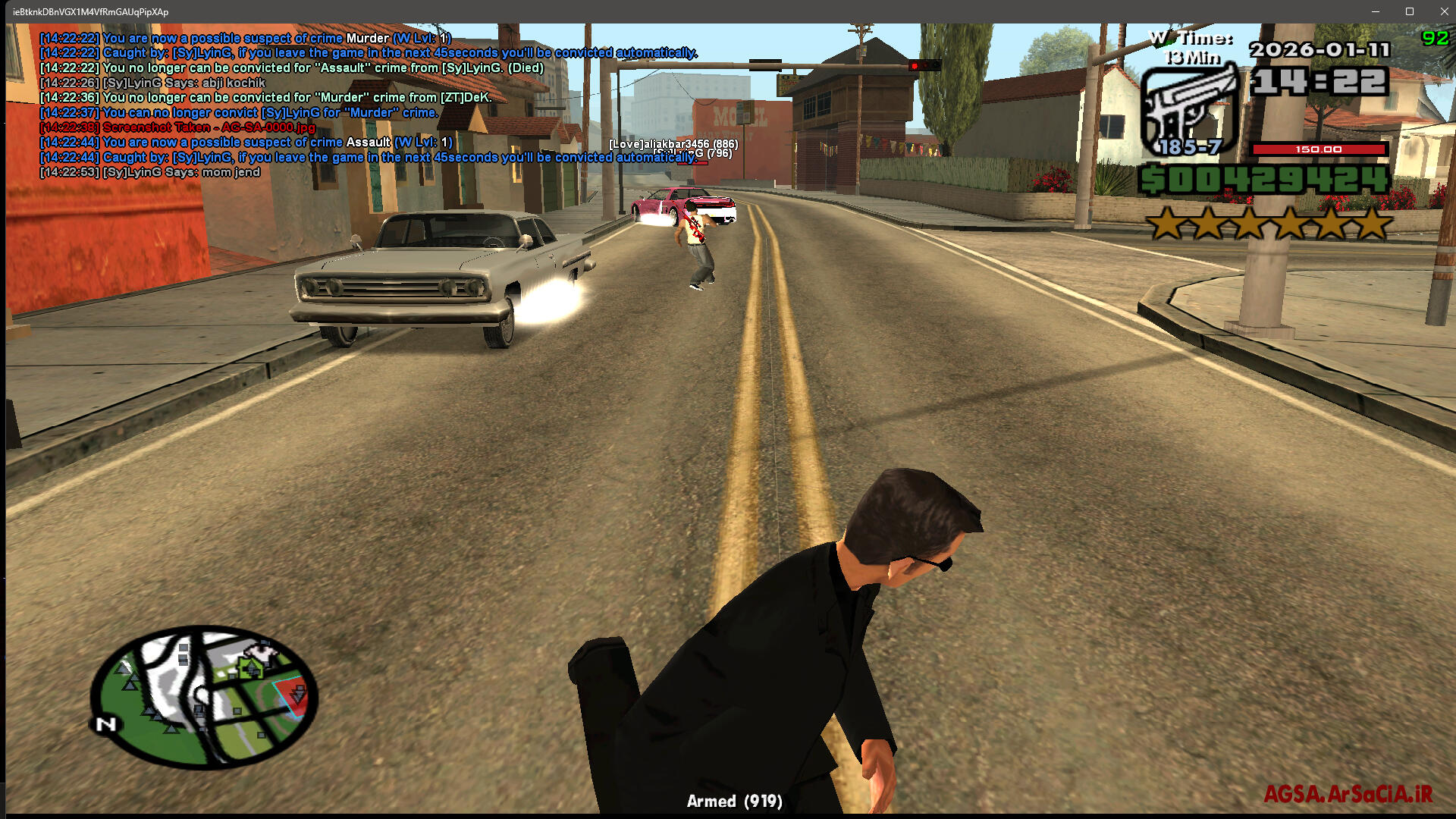Screen dimensions: 1456x819
Task: Click the circular radar minimap
Action: [x=203, y=696]
